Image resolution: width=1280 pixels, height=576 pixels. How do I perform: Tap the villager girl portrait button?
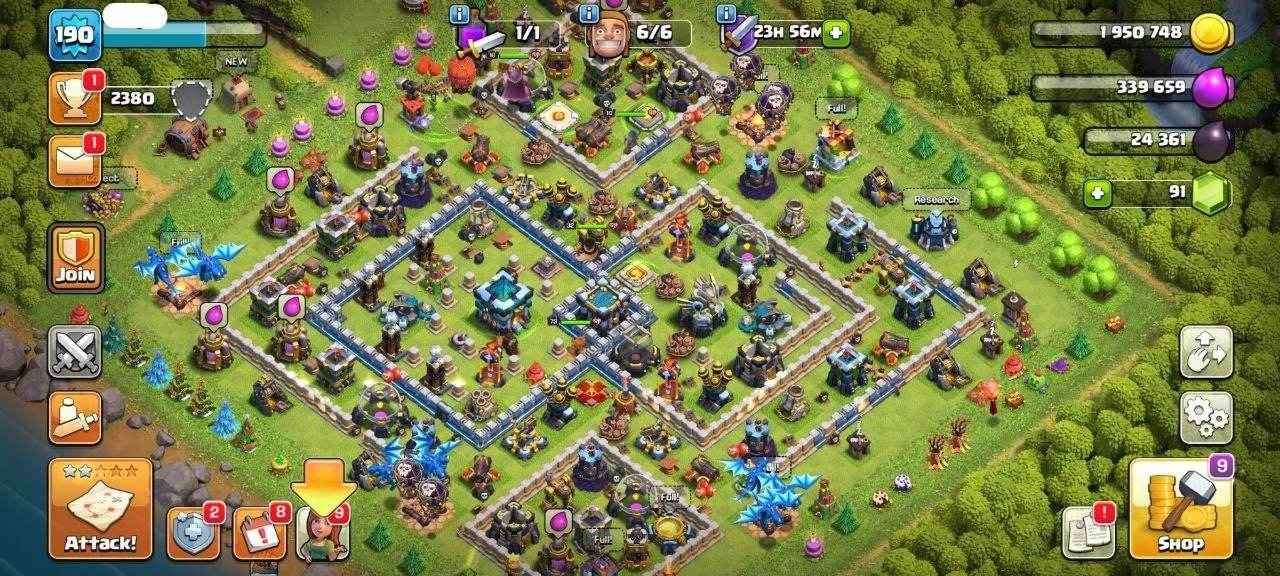pyautogui.click(x=322, y=533)
